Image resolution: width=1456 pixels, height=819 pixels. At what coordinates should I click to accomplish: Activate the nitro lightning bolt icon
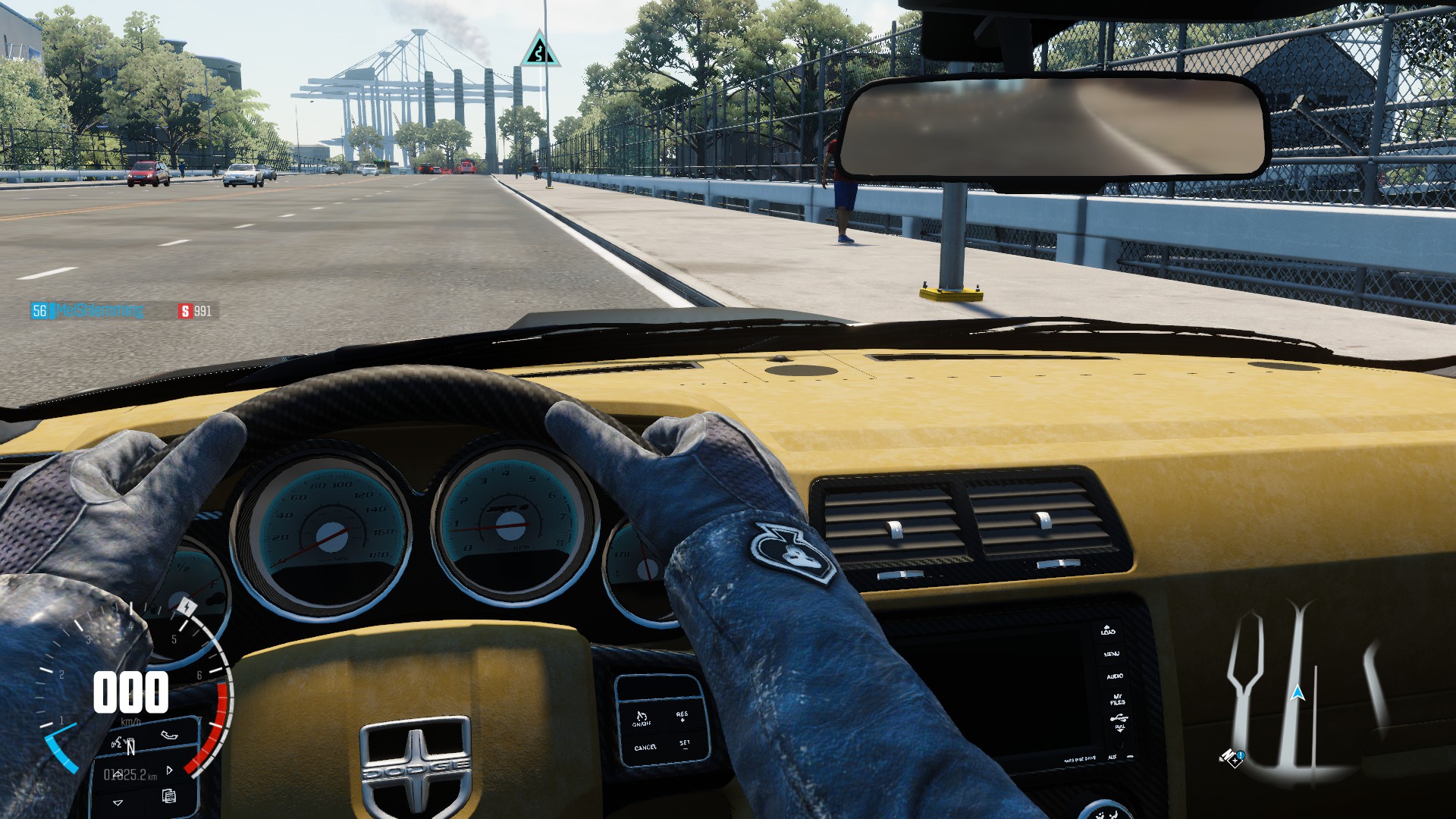(x=187, y=607)
